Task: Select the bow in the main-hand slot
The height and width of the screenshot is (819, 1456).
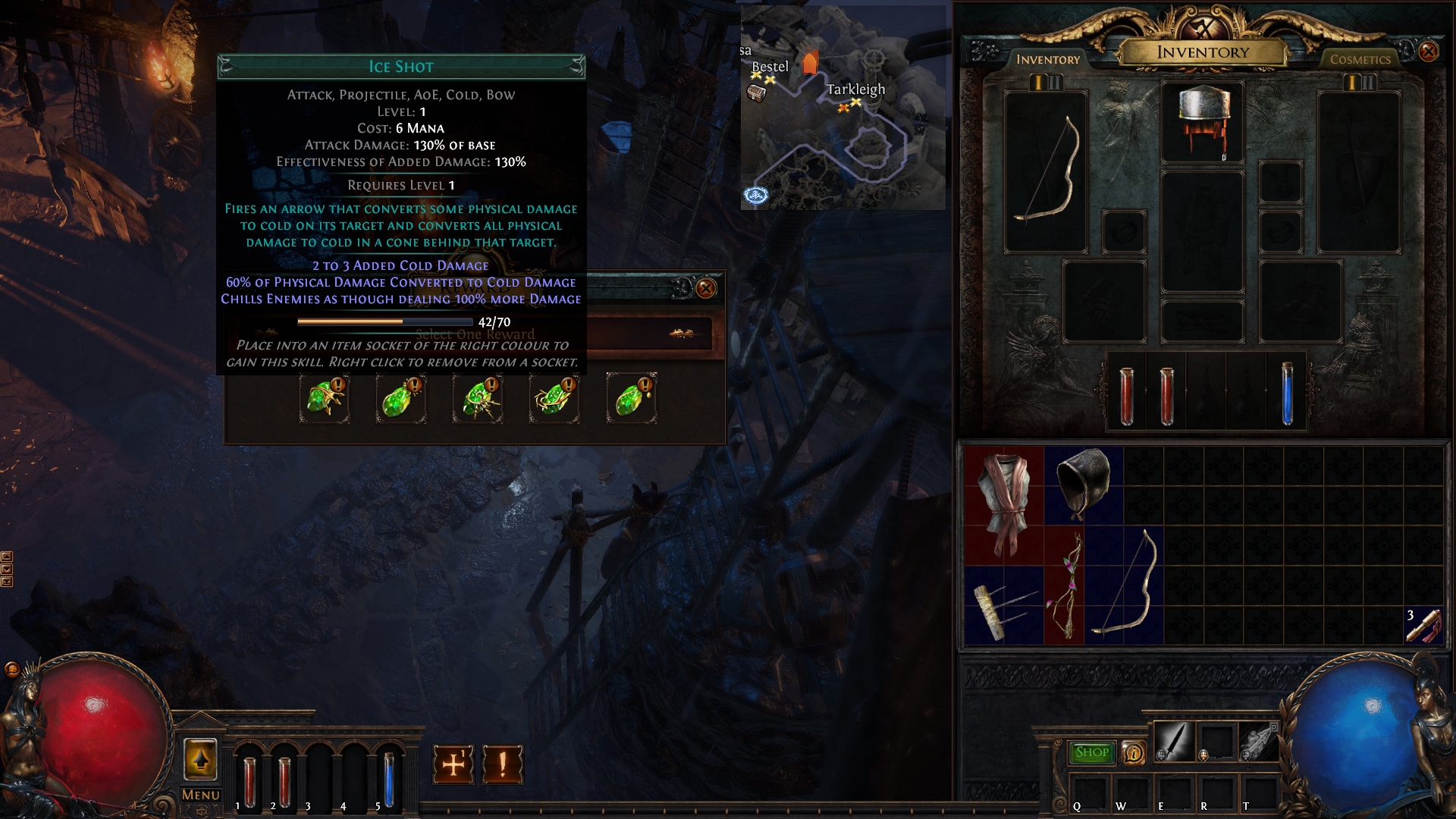Action: [x=1046, y=171]
